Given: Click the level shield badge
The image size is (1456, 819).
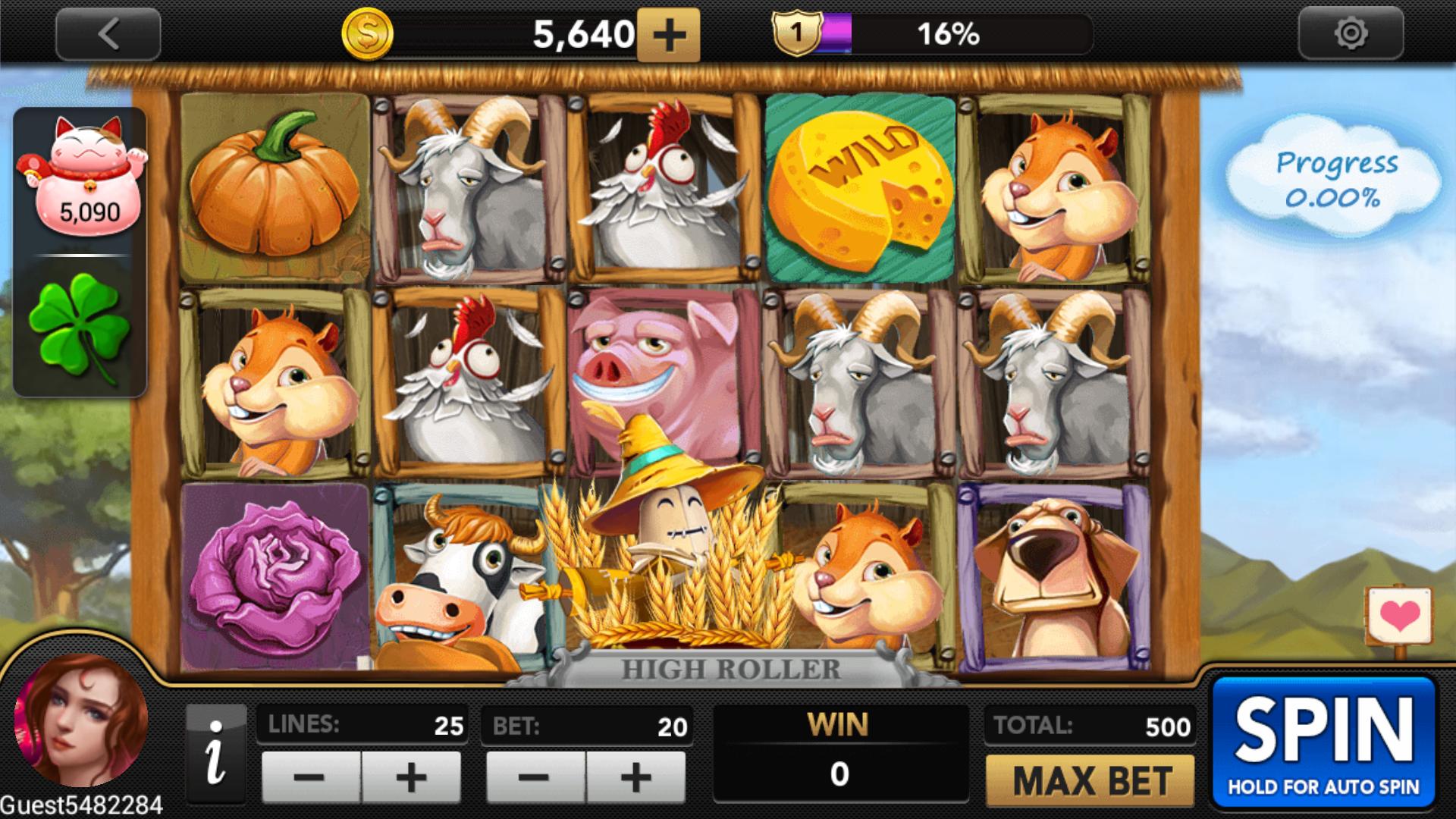Looking at the screenshot, I should coord(796,33).
